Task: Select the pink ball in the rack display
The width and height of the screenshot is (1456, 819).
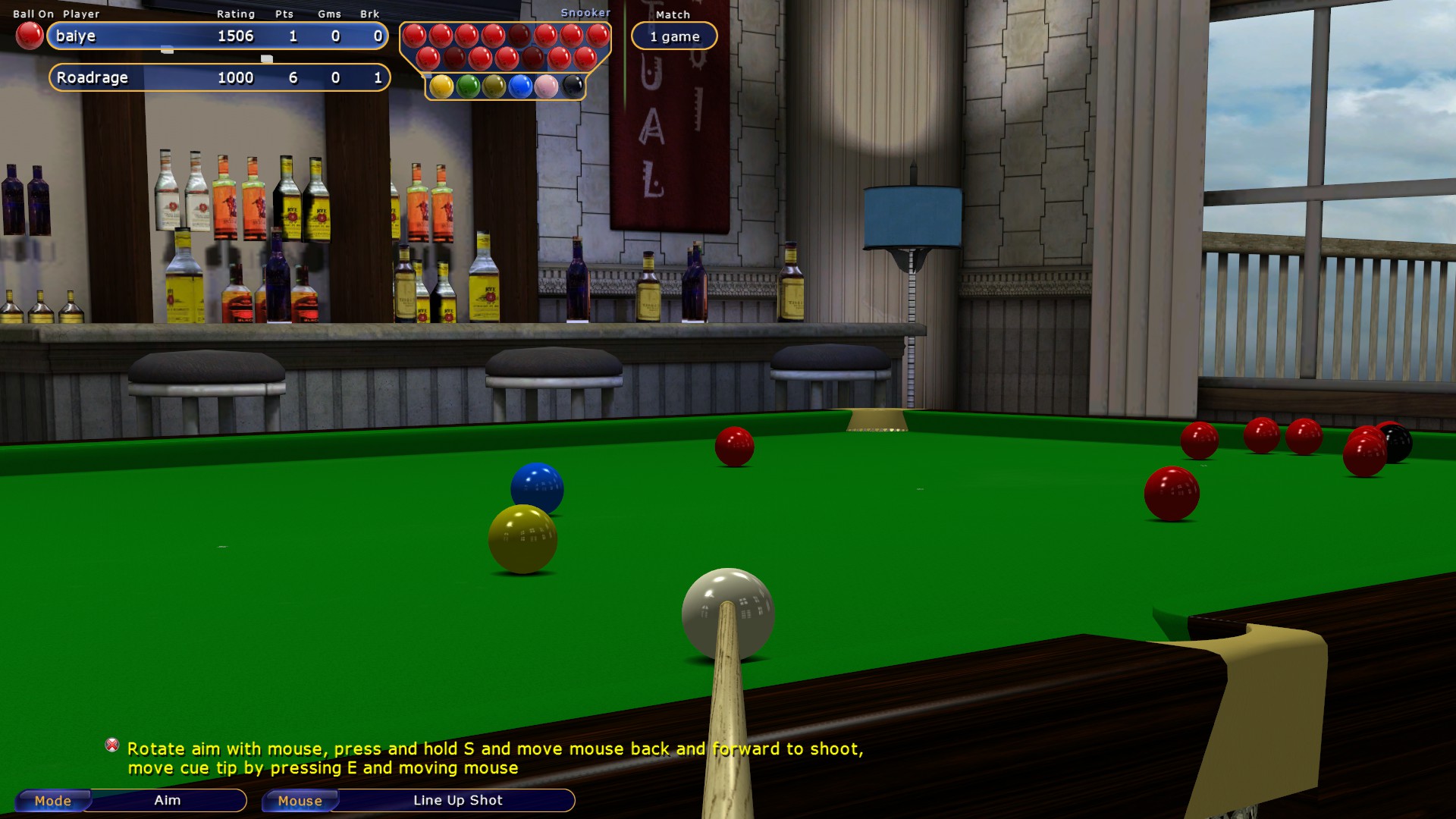Action: (x=547, y=87)
